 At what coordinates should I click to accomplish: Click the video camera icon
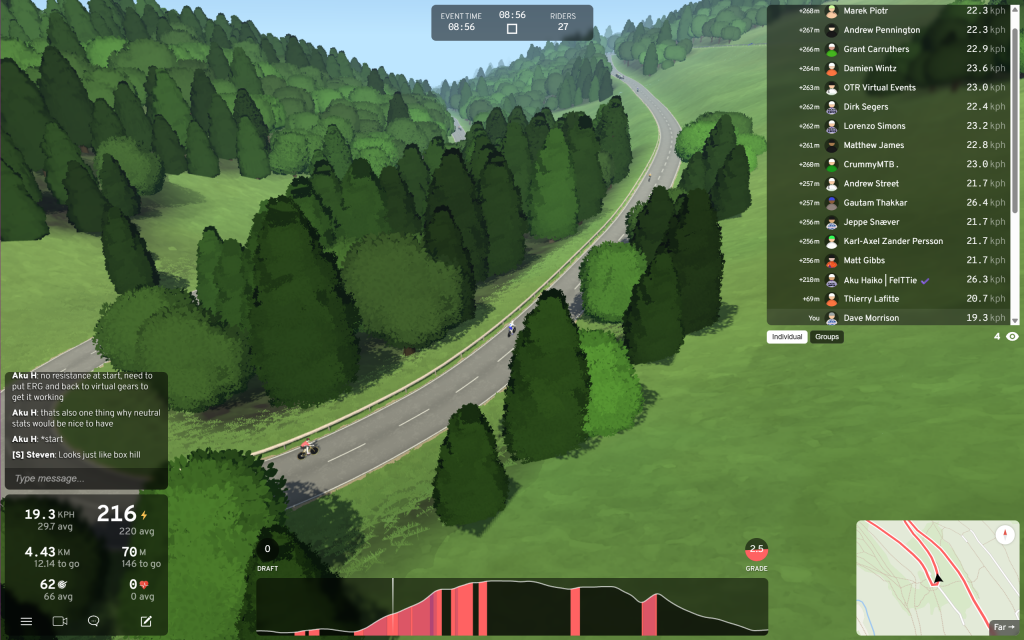point(60,621)
